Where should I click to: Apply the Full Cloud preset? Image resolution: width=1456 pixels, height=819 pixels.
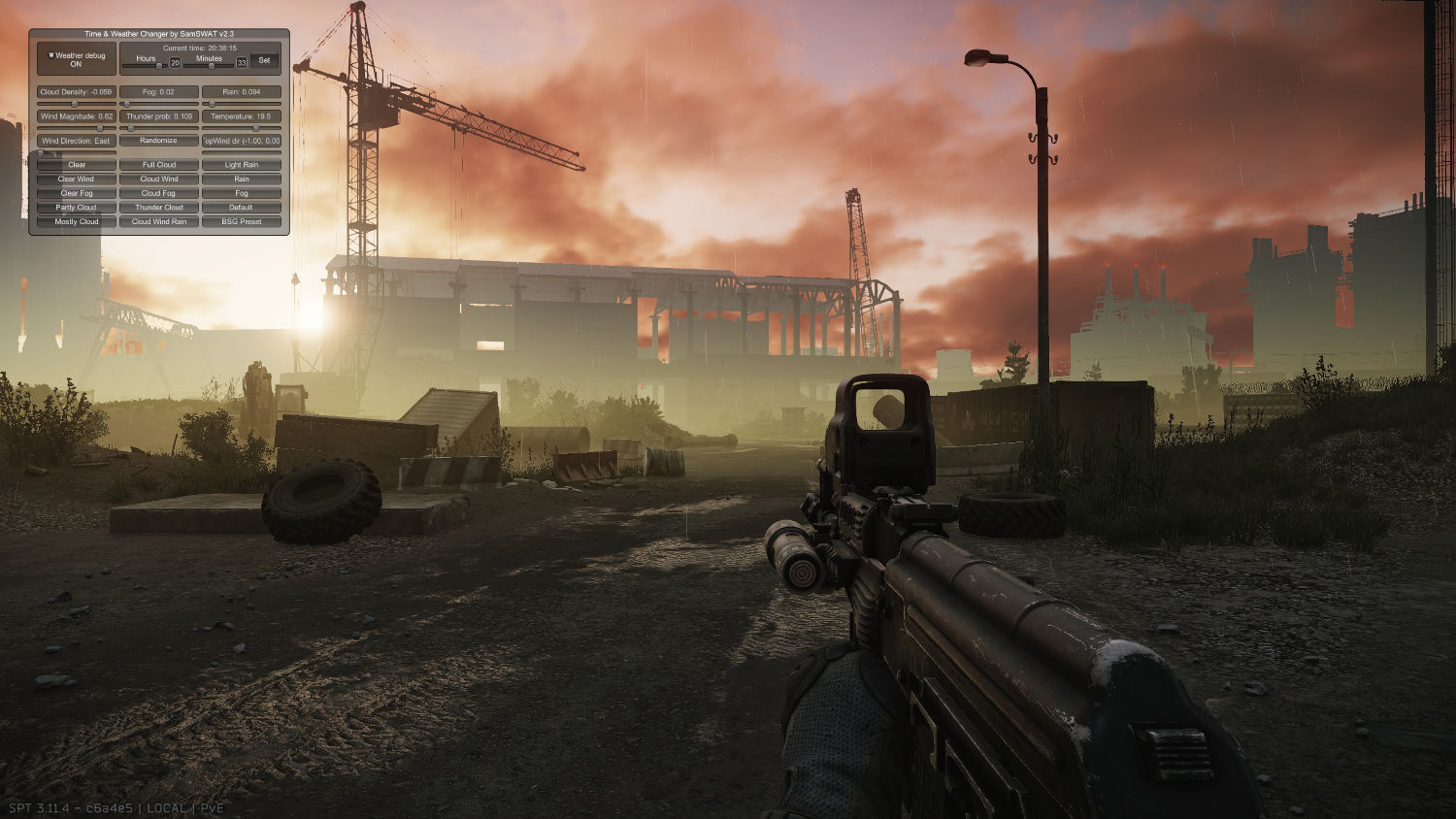pos(159,165)
